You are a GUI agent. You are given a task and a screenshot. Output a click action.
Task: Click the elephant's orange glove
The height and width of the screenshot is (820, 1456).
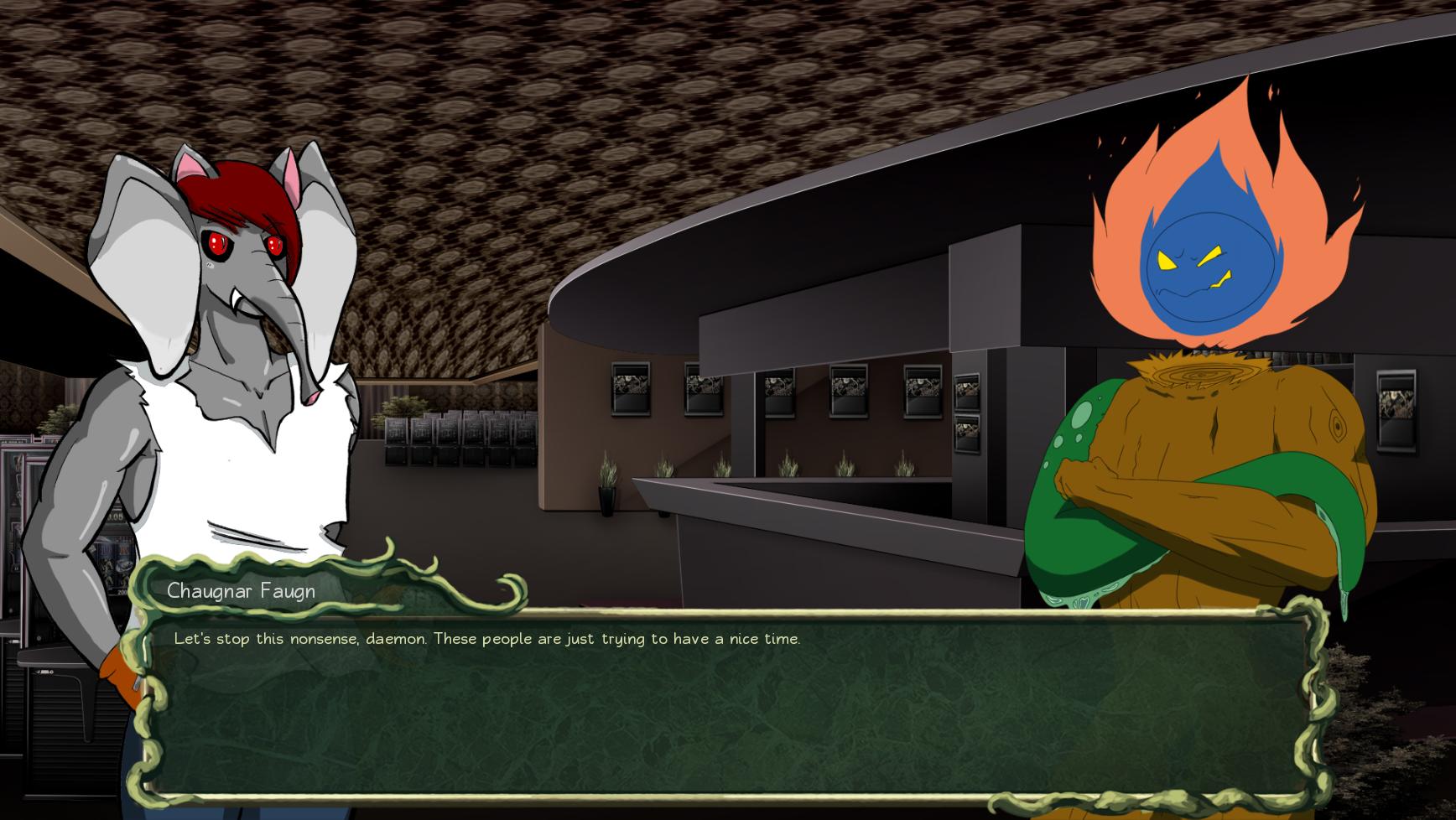pos(117,679)
